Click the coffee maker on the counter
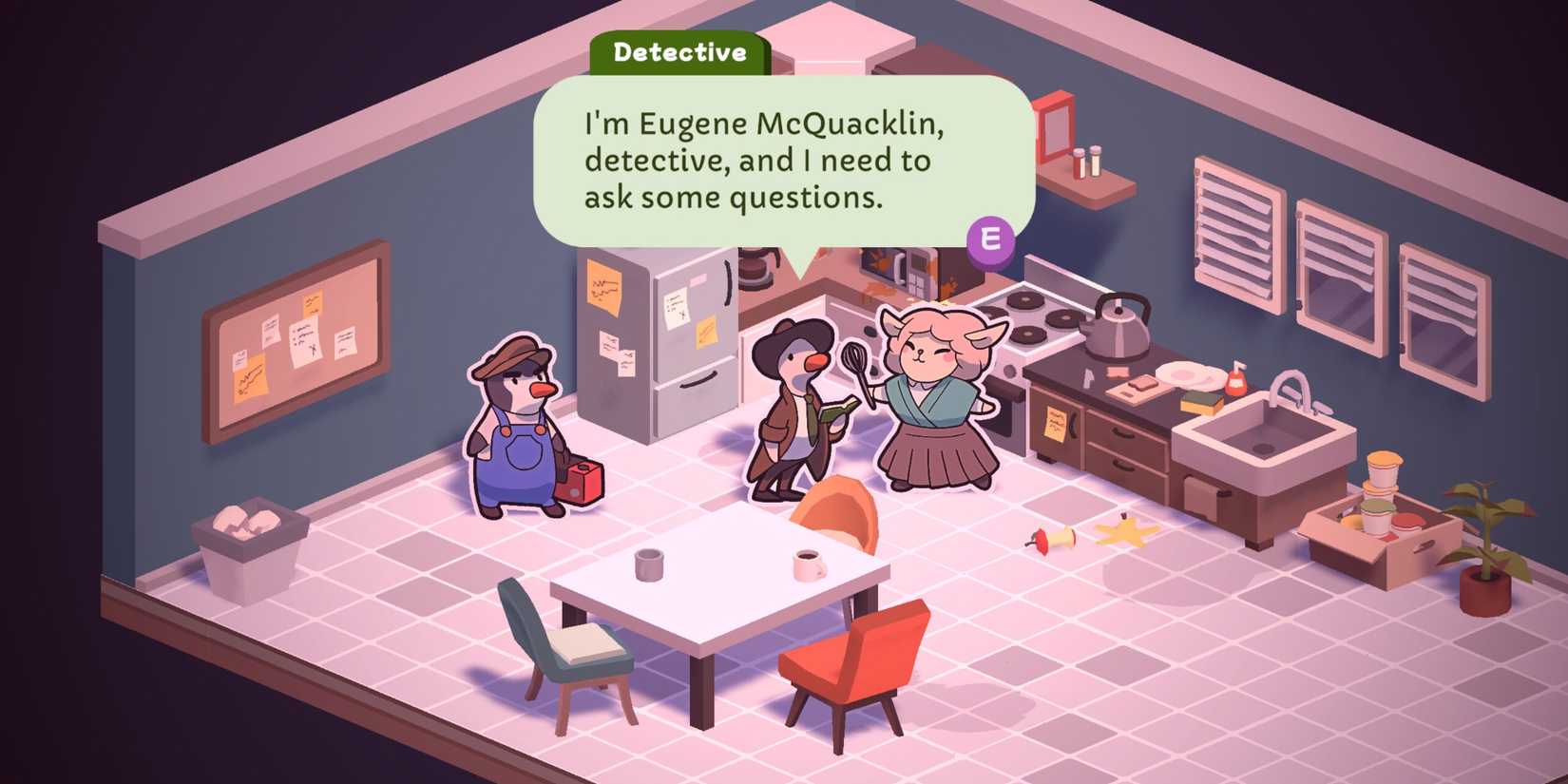 point(757,273)
